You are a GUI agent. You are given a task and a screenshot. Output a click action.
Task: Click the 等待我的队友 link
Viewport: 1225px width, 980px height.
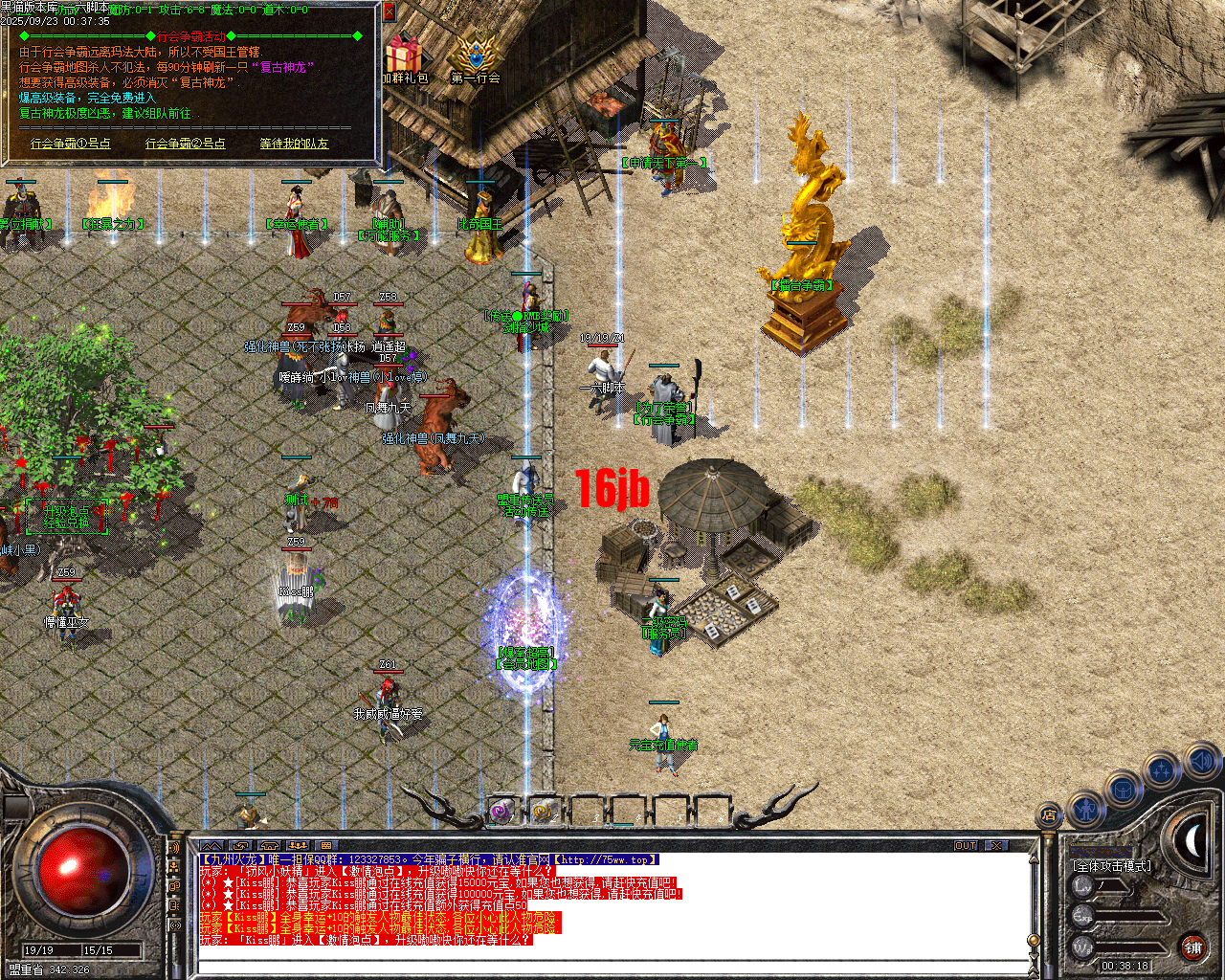[x=293, y=144]
